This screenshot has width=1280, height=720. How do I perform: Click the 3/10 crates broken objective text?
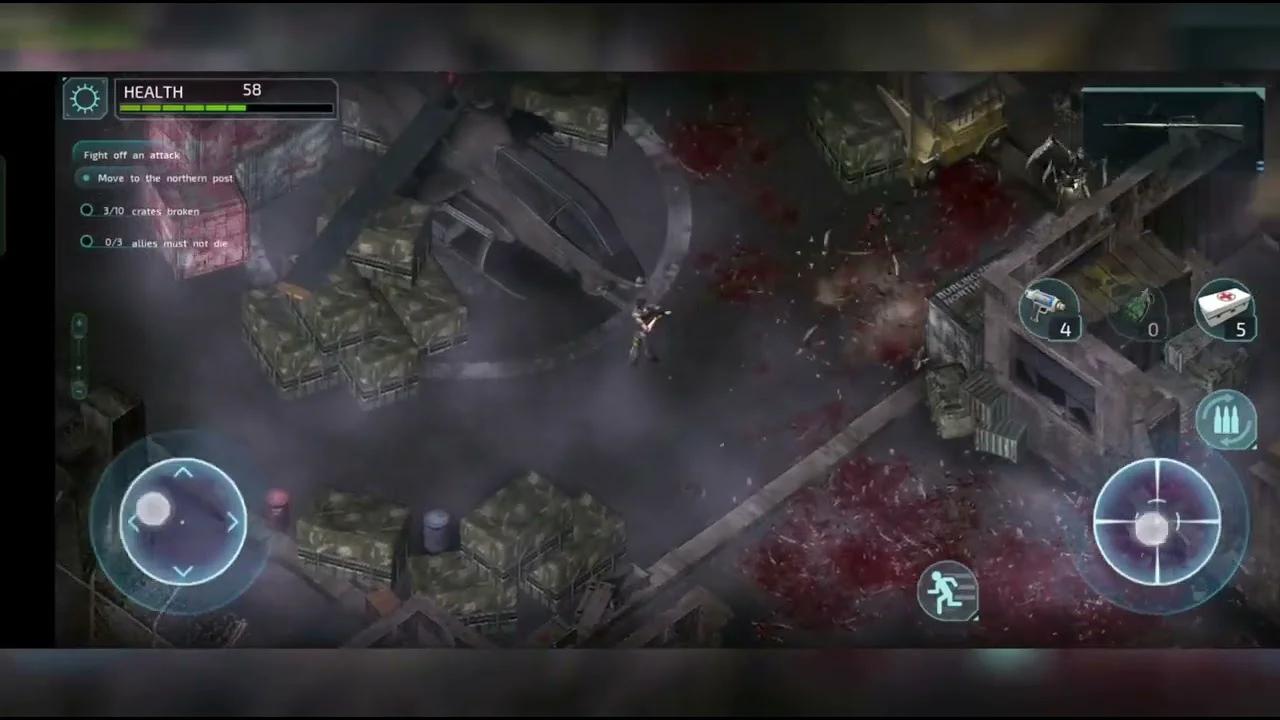coord(150,211)
